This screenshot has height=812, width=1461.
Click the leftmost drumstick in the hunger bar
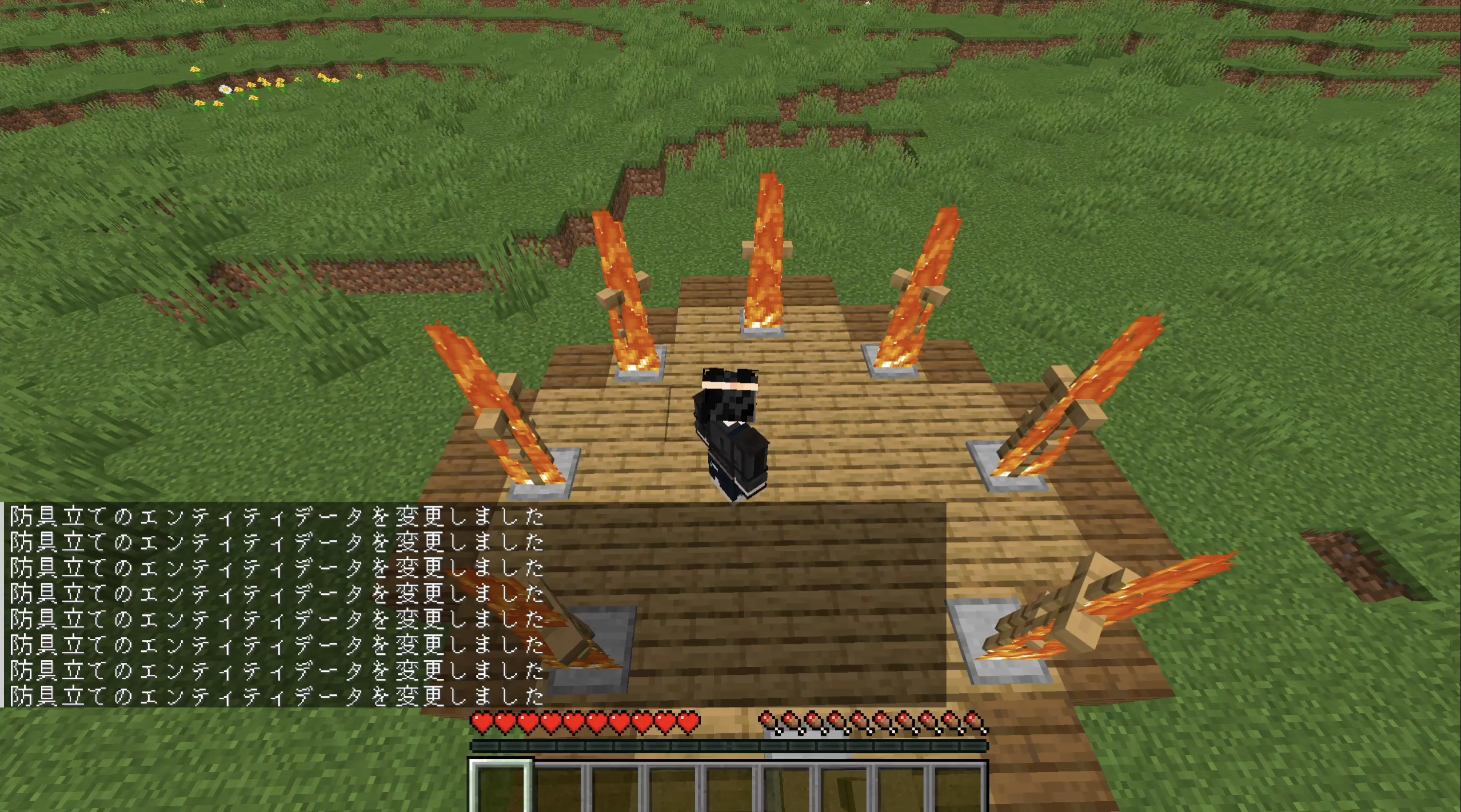pyautogui.click(x=768, y=721)
